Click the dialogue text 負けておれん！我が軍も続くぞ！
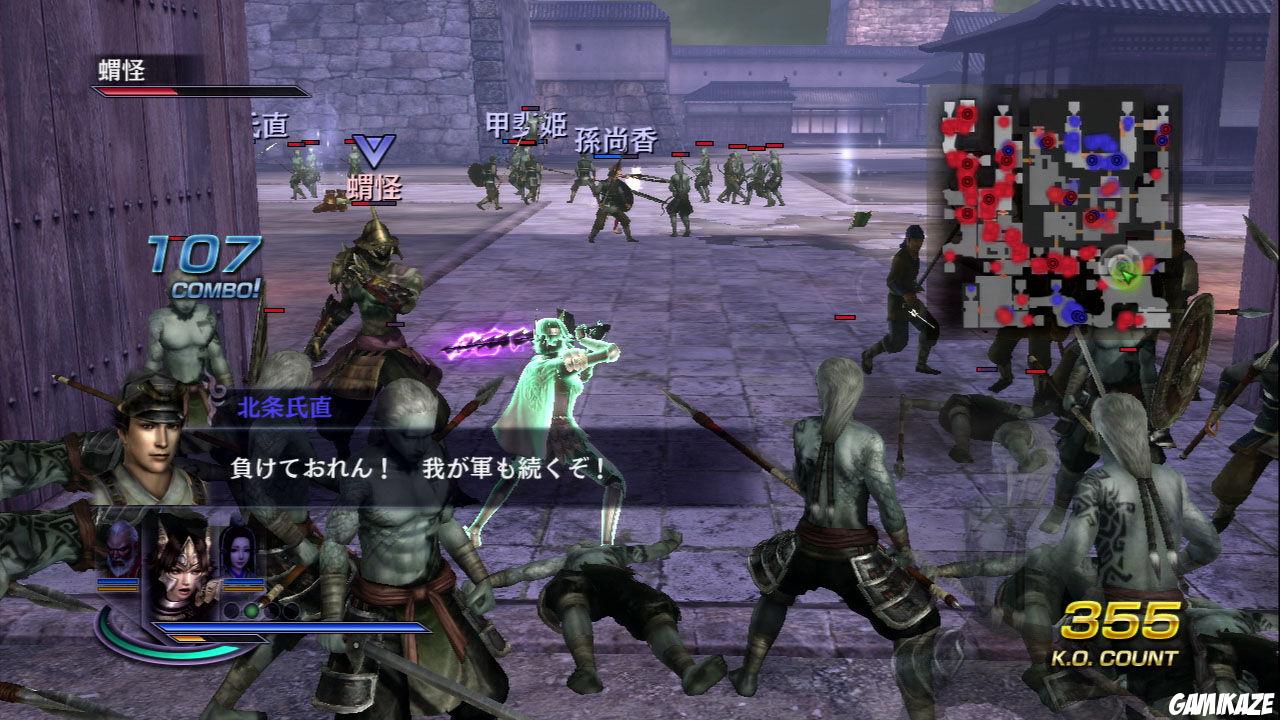Screen dimensions: 1280x720 pyautogui.click(x=420, y=468)
